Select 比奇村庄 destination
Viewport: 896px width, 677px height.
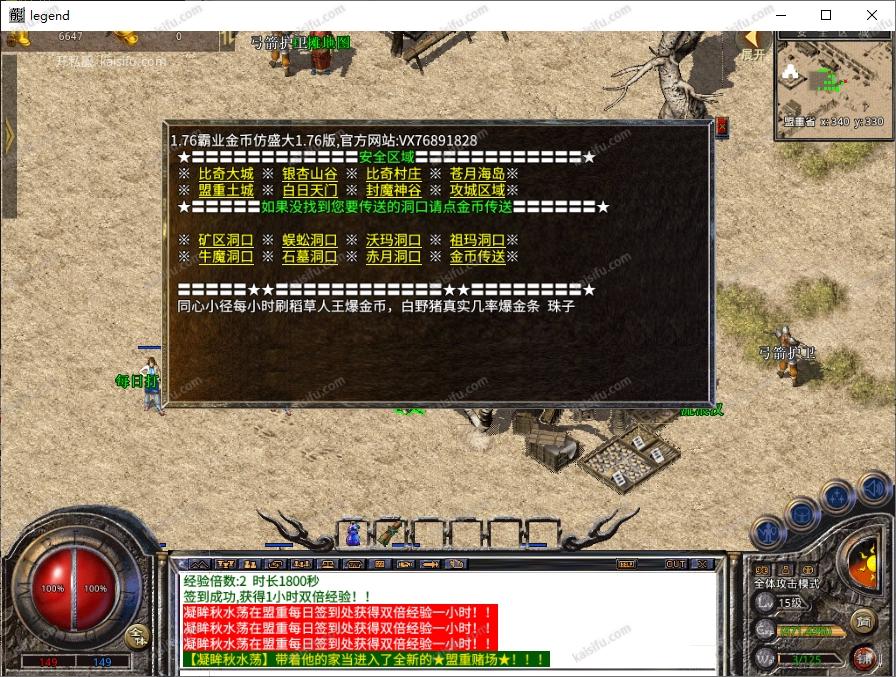[x=393, y=174]
